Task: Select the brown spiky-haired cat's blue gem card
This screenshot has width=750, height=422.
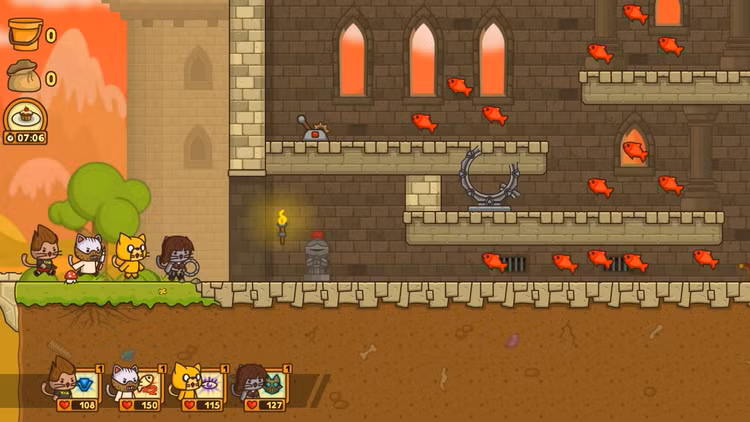Action: coord(85,385)
